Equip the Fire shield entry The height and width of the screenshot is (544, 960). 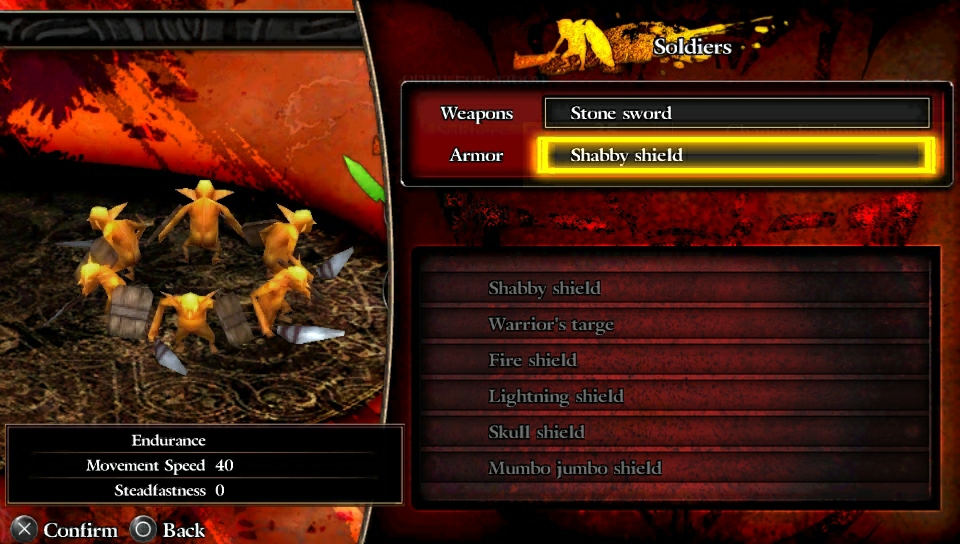click(x=676, y=360)
